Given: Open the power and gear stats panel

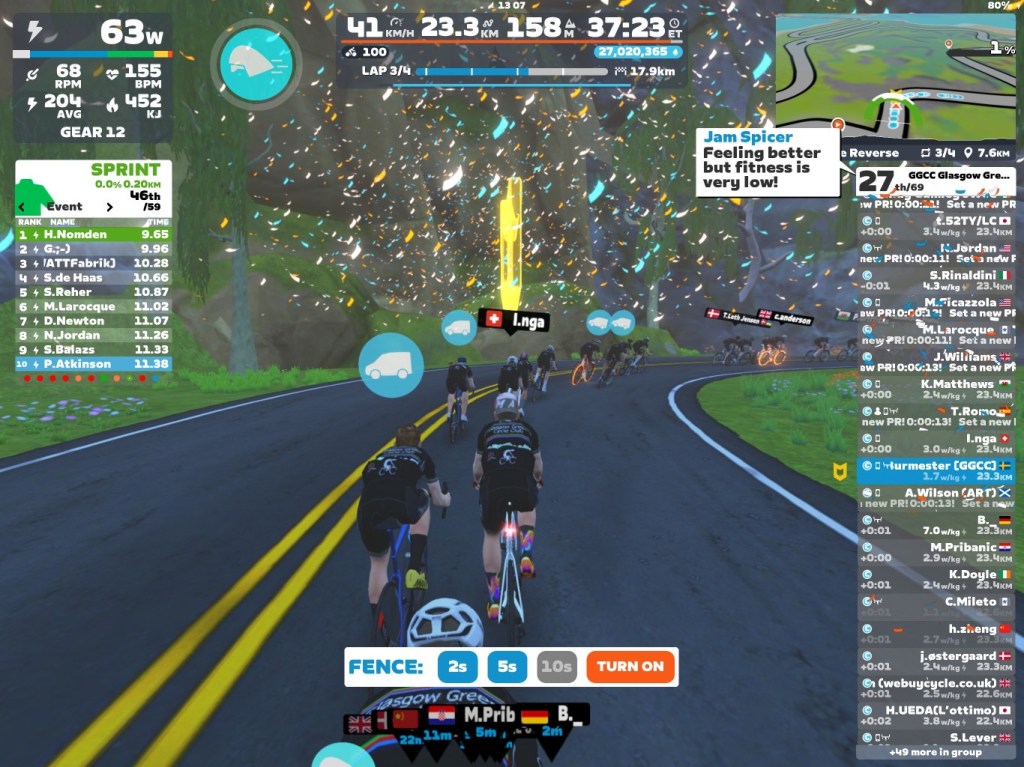Looking at the screenshot, I should tap(93, 77).
